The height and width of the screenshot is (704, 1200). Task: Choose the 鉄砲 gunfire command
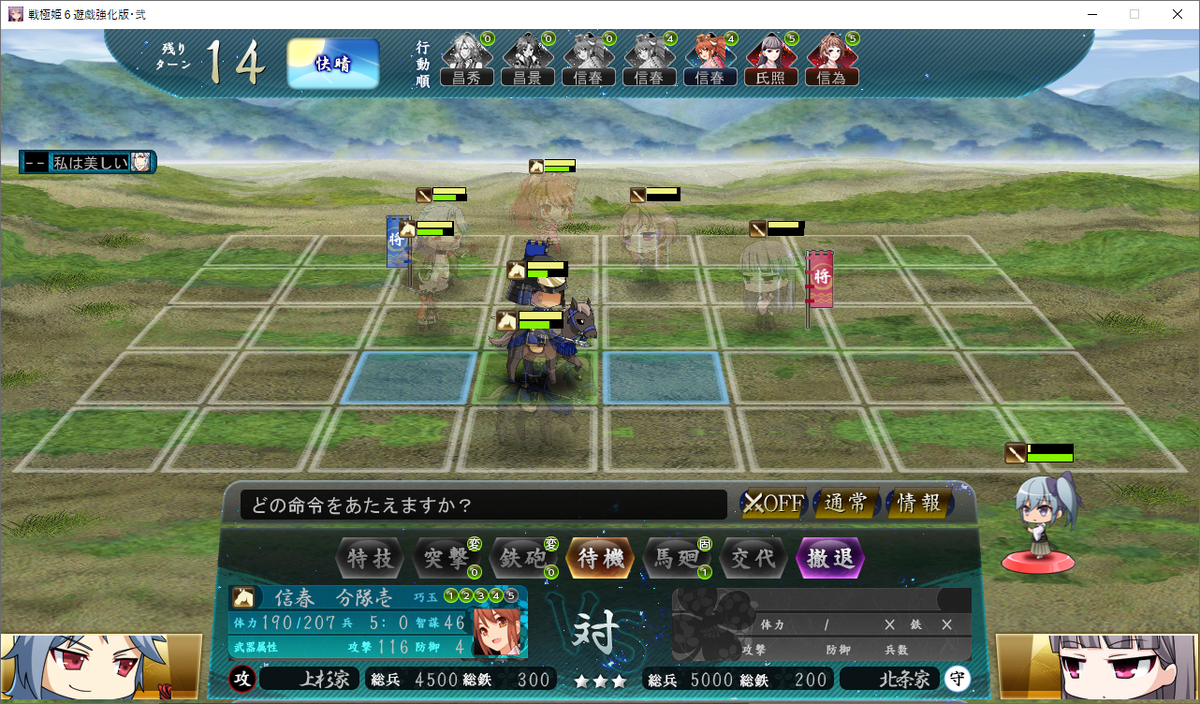coord(523,558)
